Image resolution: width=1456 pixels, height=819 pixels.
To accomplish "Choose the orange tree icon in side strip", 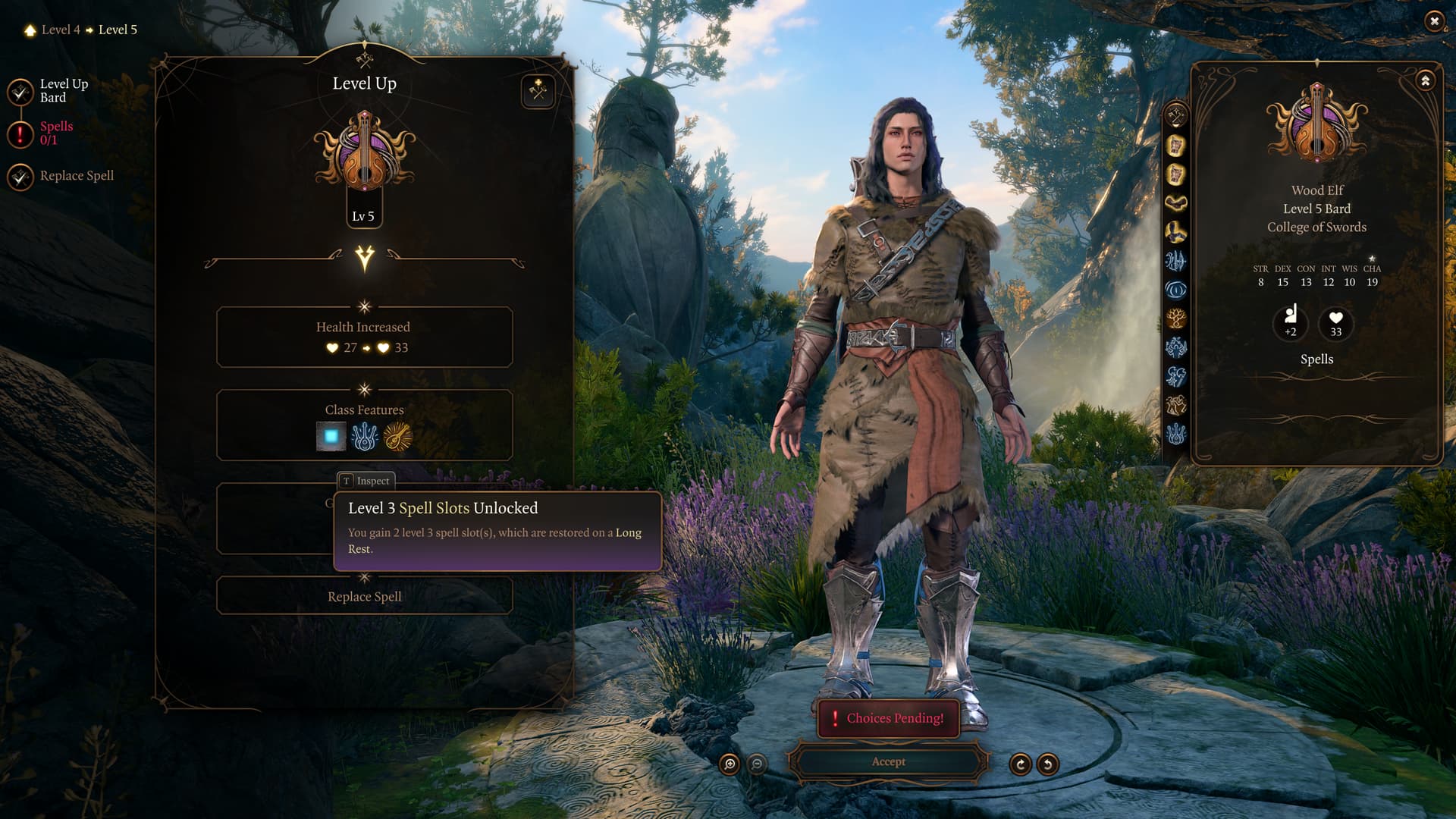I will [x=1176, y=318].
